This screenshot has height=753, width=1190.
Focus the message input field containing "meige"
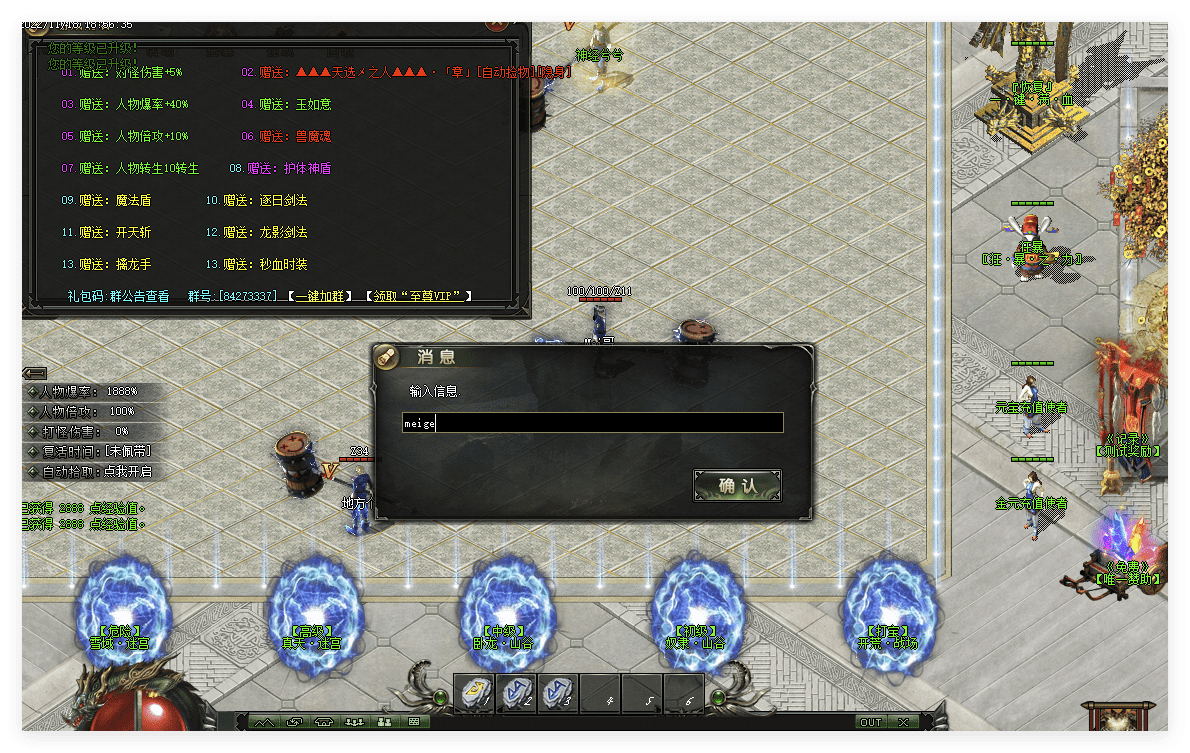click(x=592, y=424)
